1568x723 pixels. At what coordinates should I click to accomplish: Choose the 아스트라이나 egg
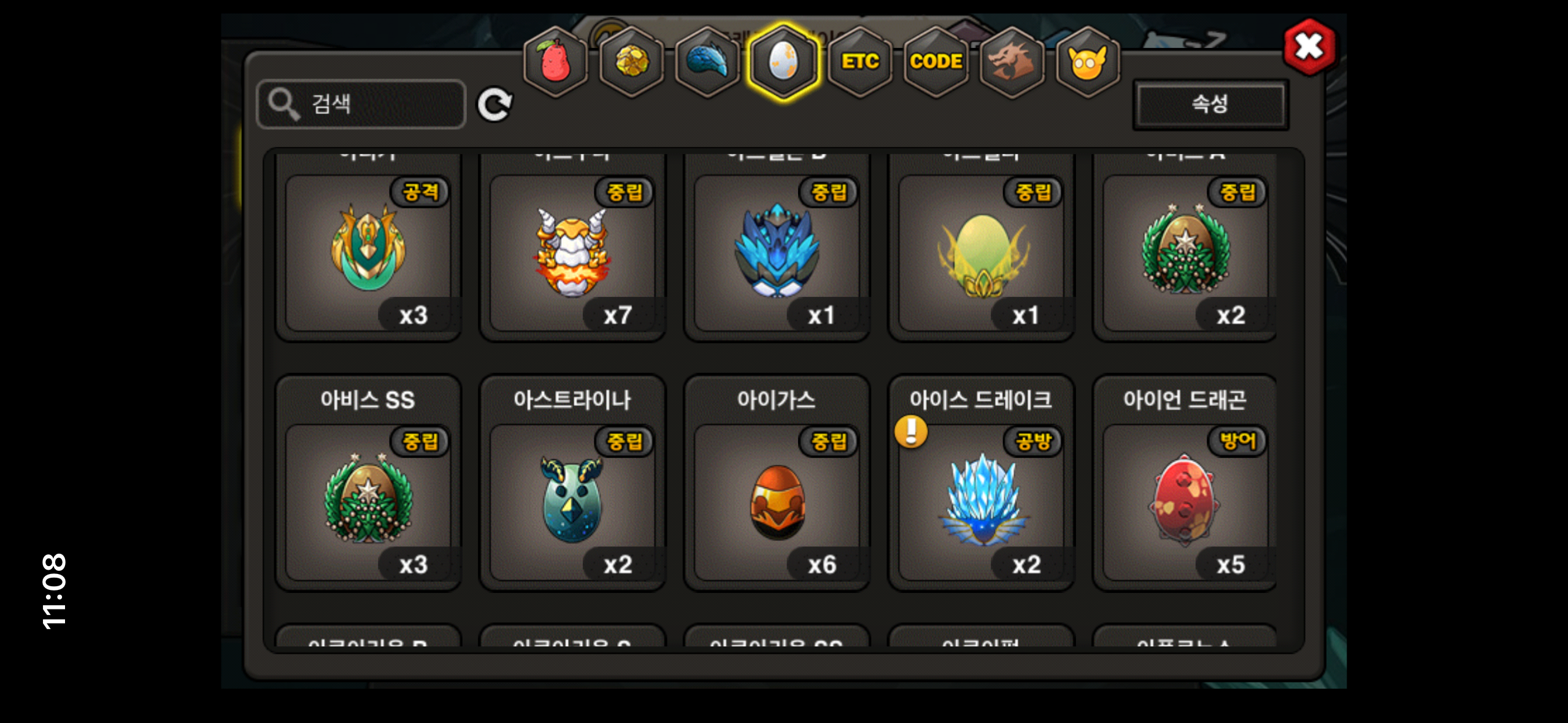tap(572, 501)
